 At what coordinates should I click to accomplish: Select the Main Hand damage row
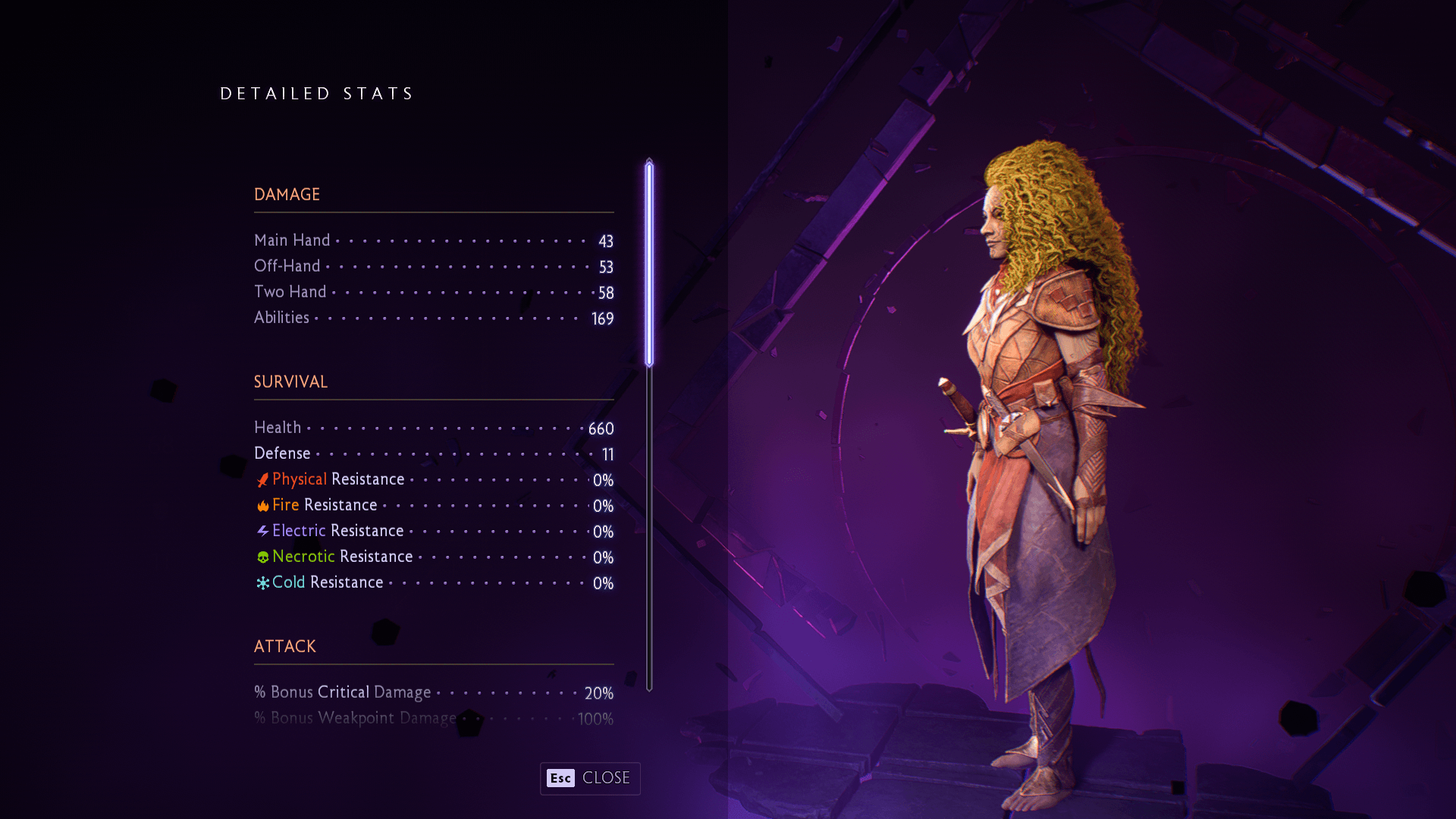point(433,240)
